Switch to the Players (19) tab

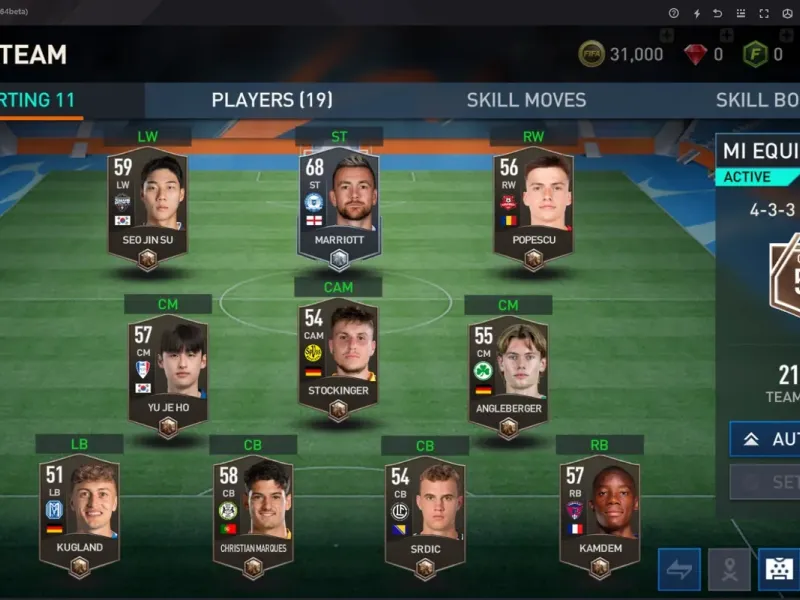point(272,100)
